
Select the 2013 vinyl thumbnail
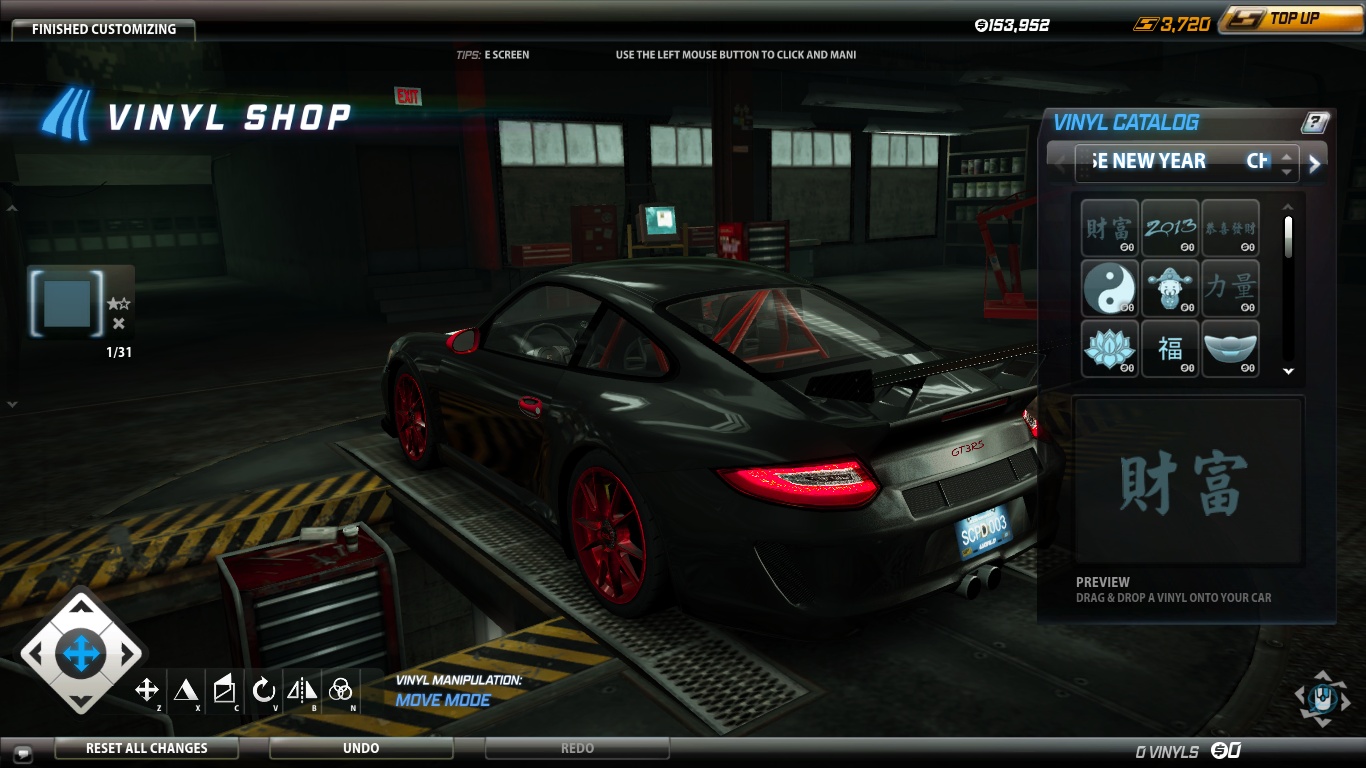point(1170,229)
